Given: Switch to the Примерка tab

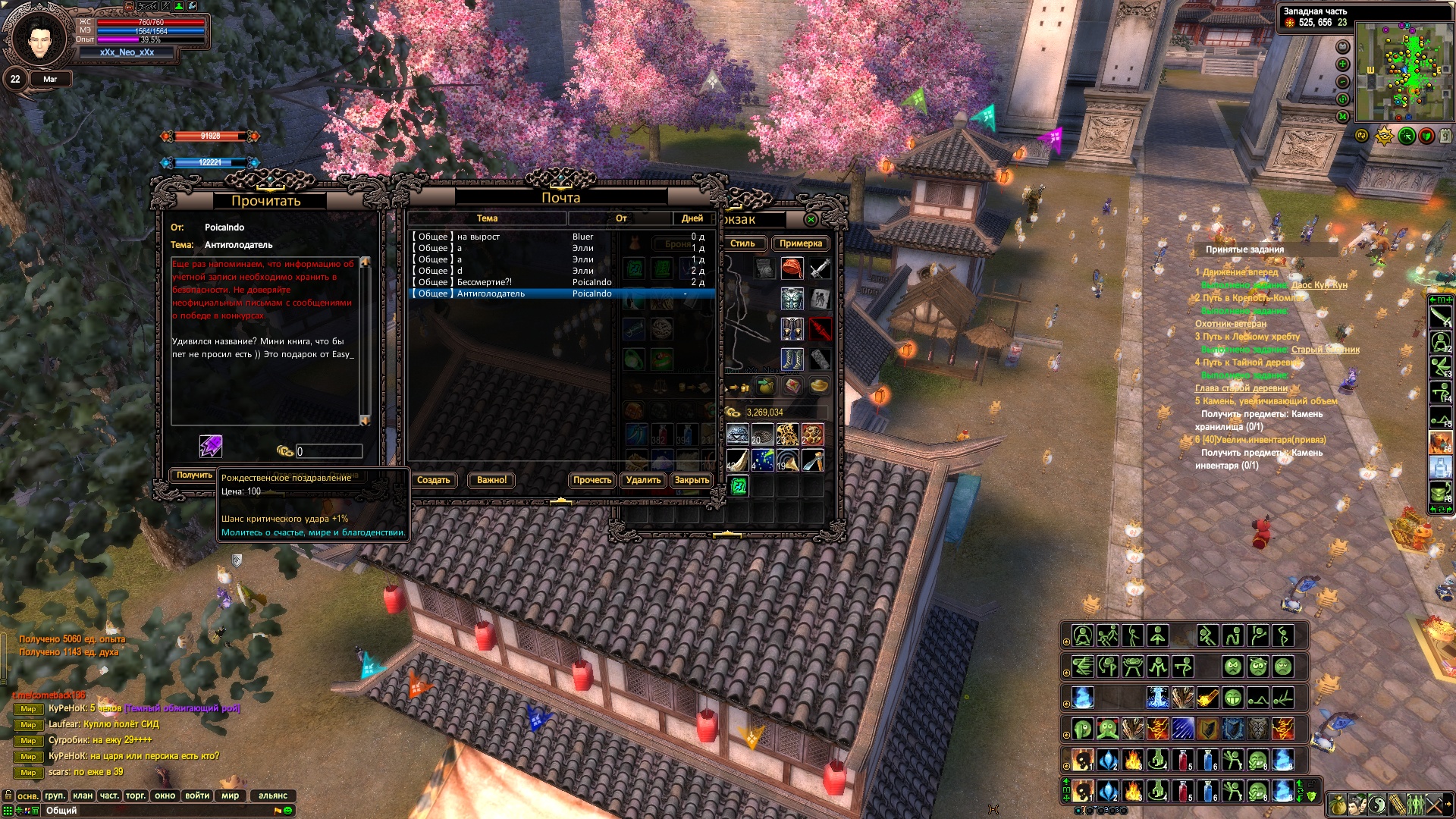Looking at the screenshot, I should click(800, 243).
